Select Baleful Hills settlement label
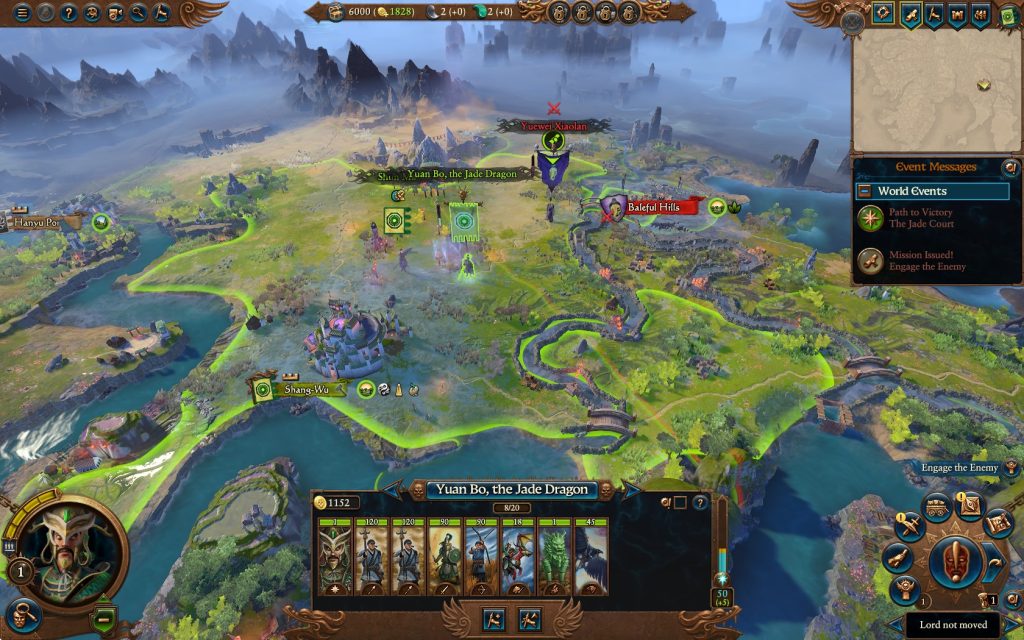This screenshot has width=1024, height=640. click(660, 207)
